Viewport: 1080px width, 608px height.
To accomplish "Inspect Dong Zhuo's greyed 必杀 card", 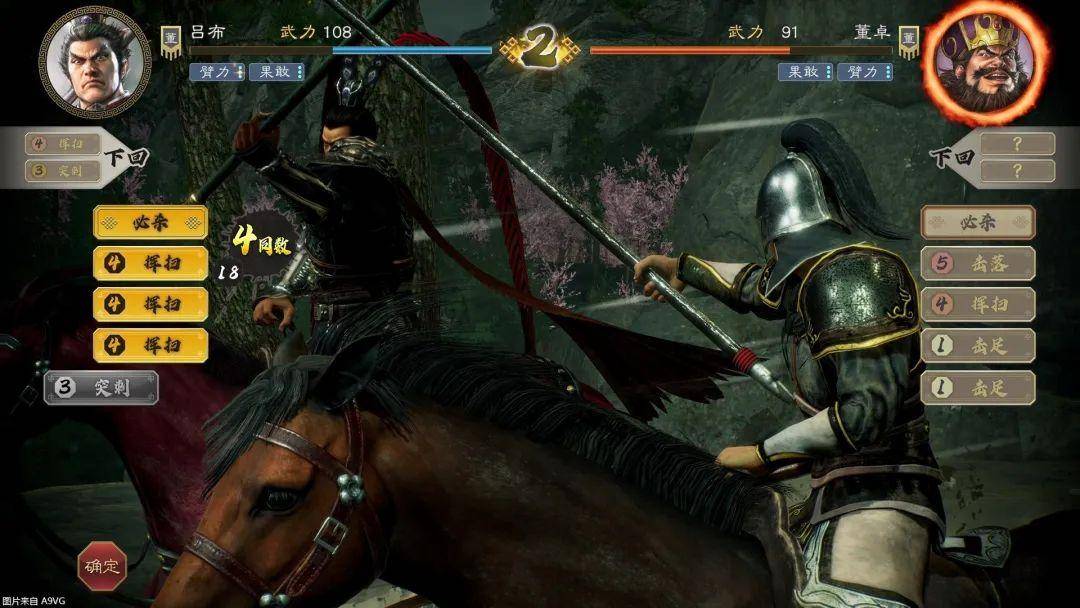I will pos(977,222).
